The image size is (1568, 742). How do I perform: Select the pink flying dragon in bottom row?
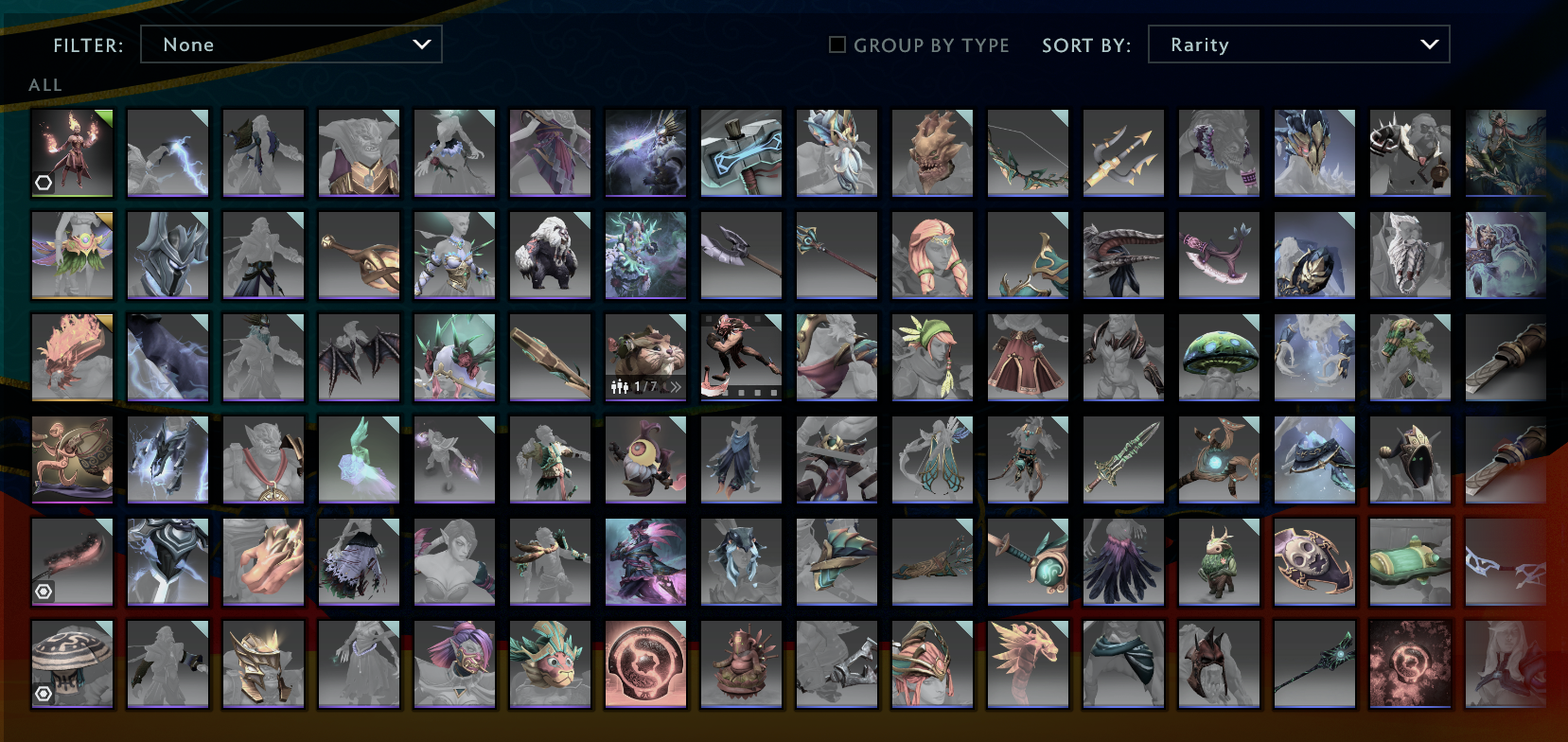click(x=1028, y=662)
